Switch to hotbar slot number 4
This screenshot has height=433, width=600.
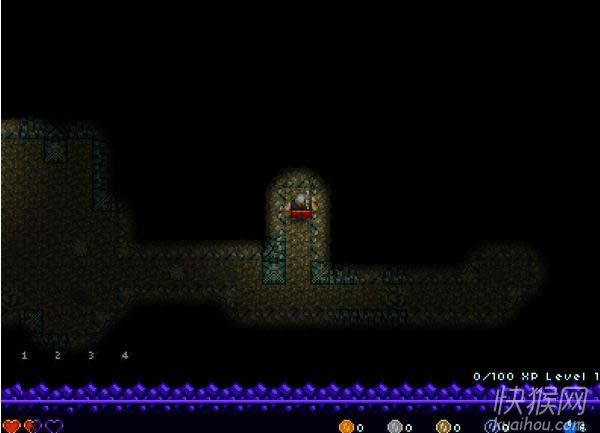[x=124, y=355]
